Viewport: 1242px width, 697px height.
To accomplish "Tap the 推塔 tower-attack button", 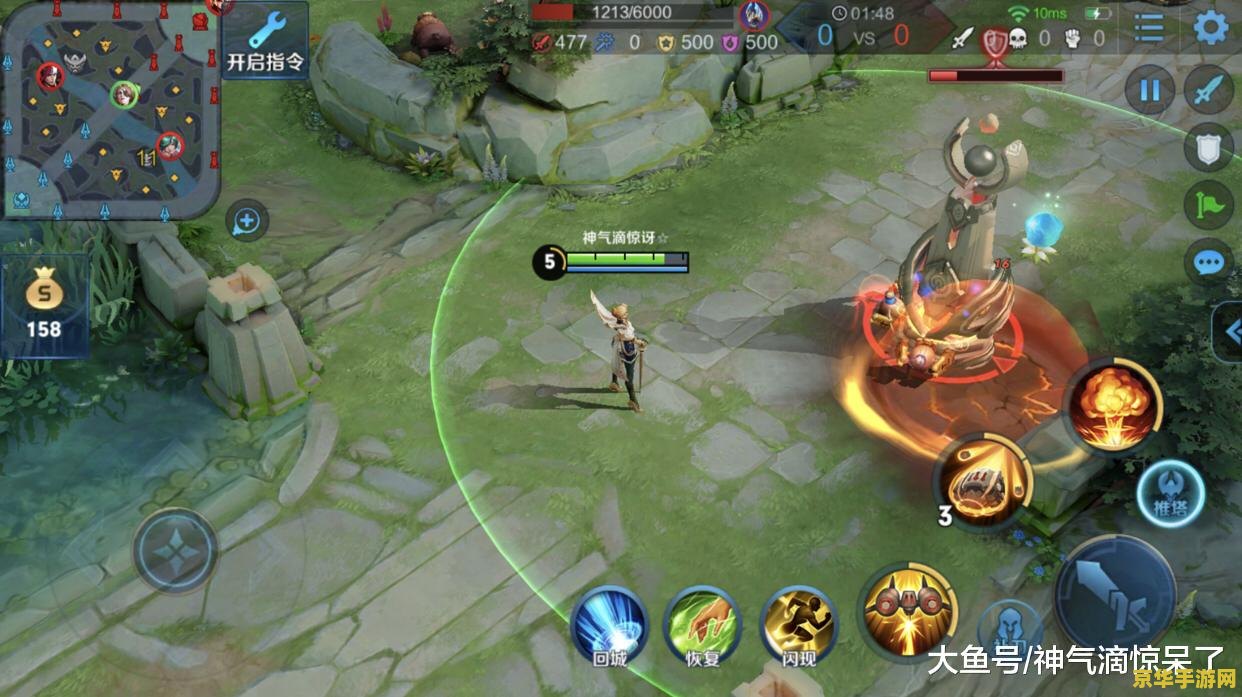I will click(1171, 494).
